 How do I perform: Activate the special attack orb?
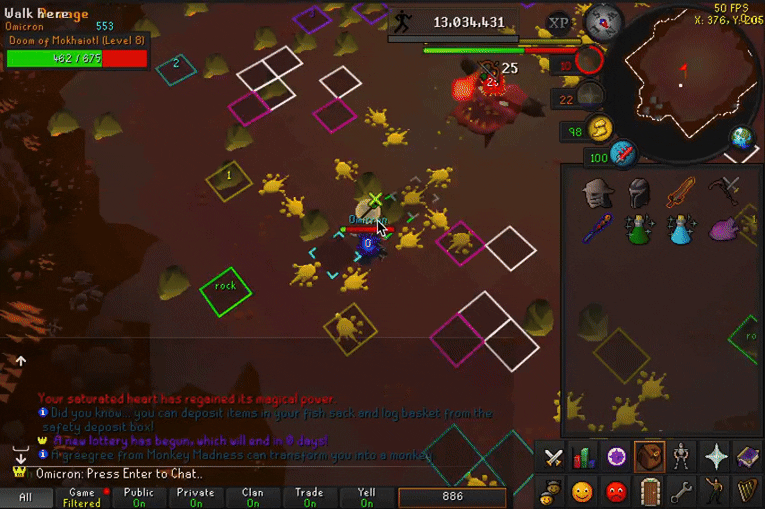coord(624,155)
